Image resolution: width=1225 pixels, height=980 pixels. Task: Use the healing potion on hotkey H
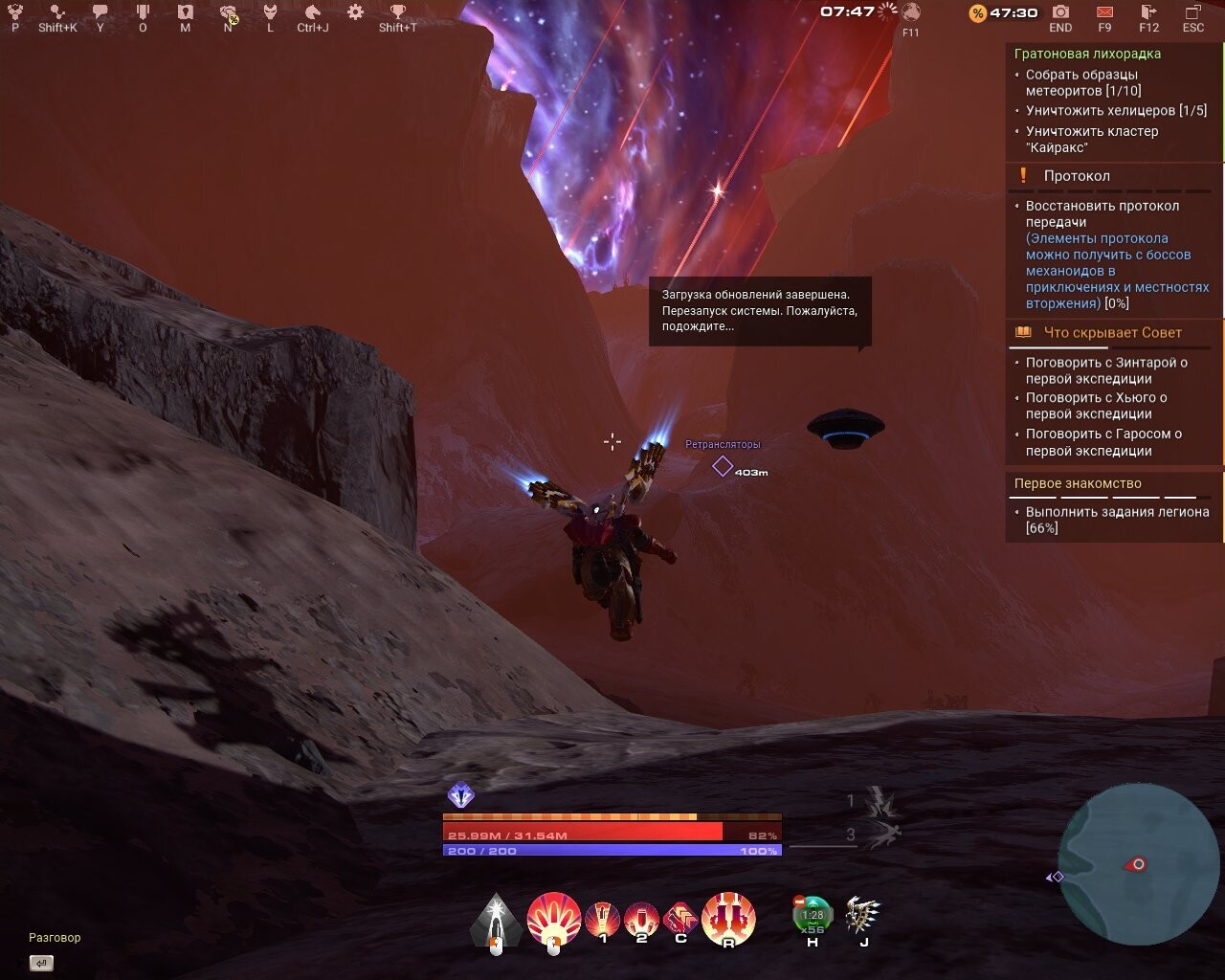click(x=811, y=916)
